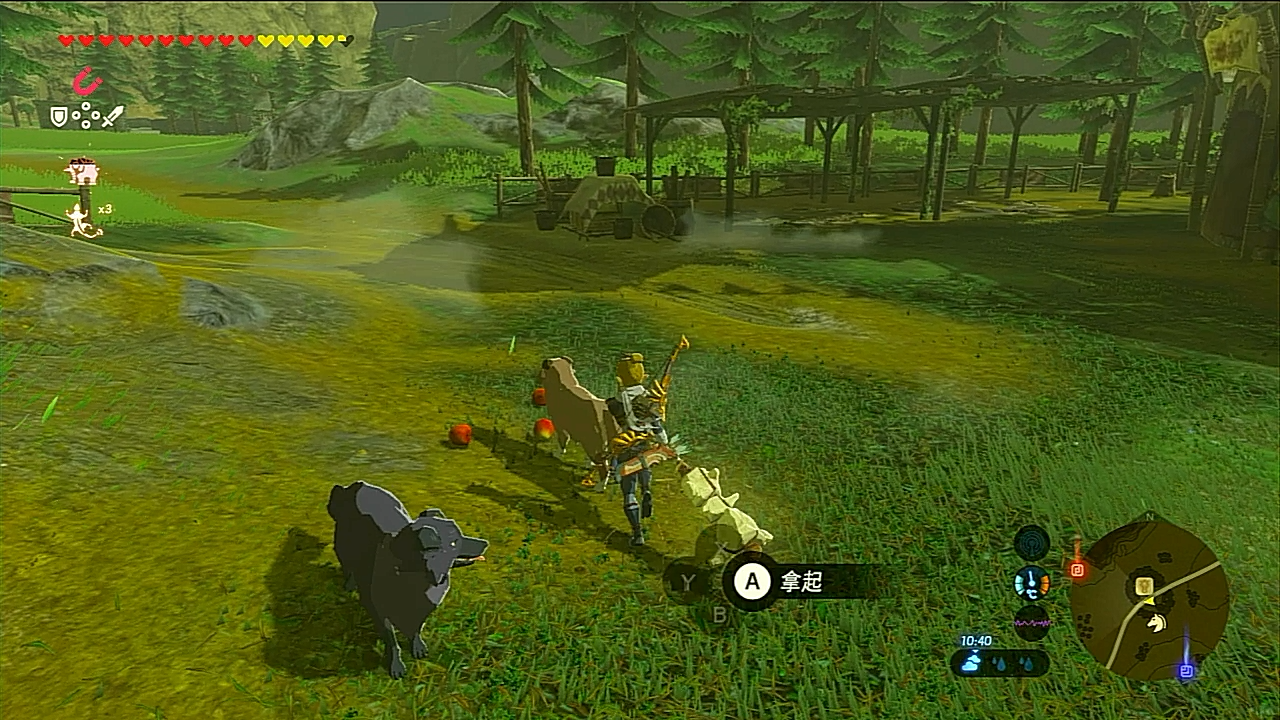Screen dimensions: 1280x720
Task: Select the red Magnesis rune icon
Action: (x=88, y=81)
